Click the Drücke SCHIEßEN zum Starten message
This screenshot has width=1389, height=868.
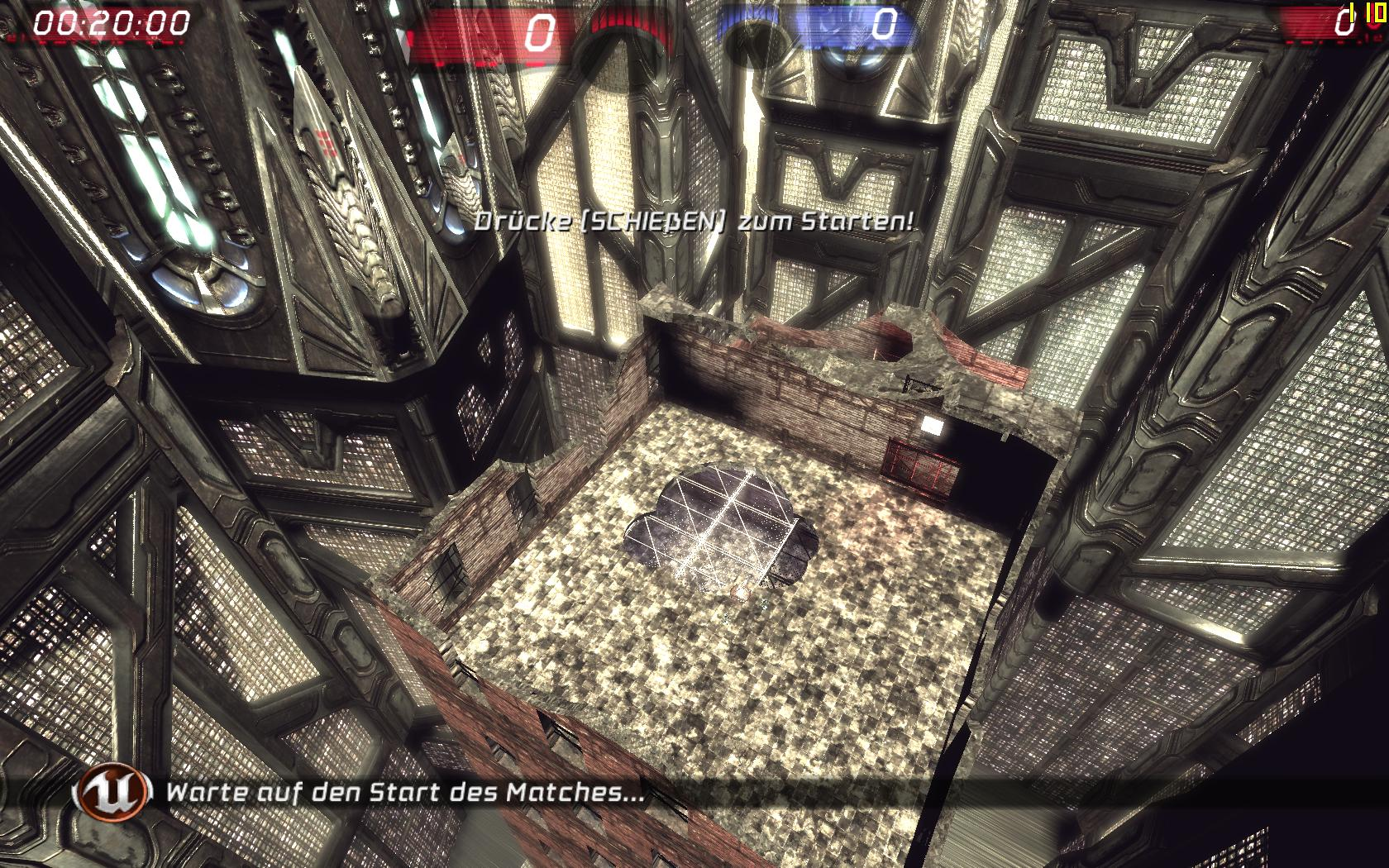(694, 222)
